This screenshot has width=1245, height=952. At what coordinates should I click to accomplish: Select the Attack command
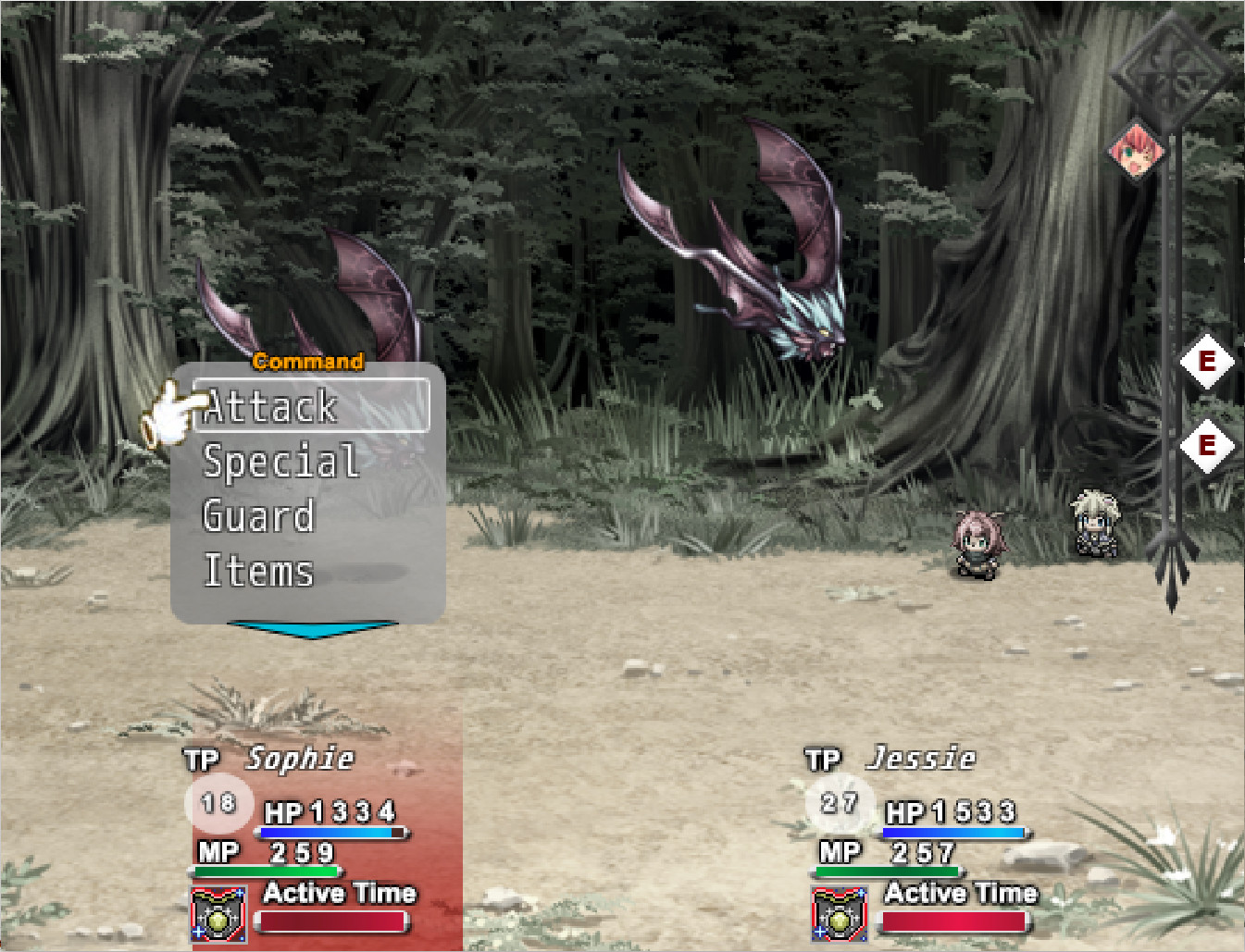(x=270, y=405)
